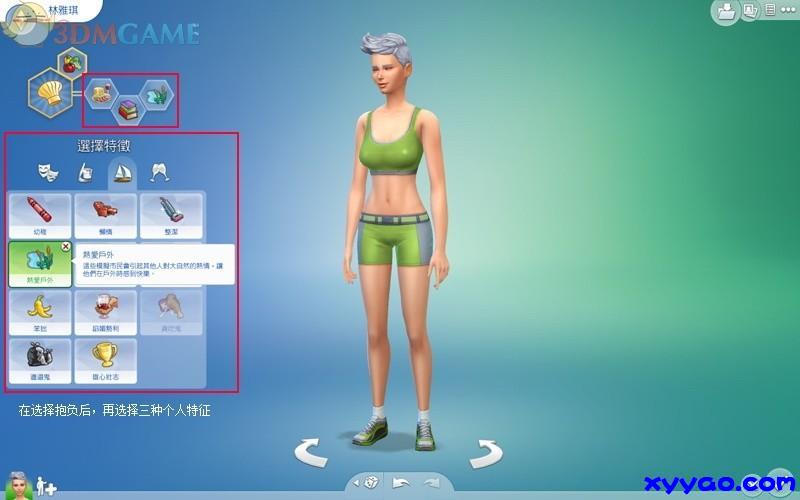Open the sailboat lifestyle traits tab

(121, 171)
